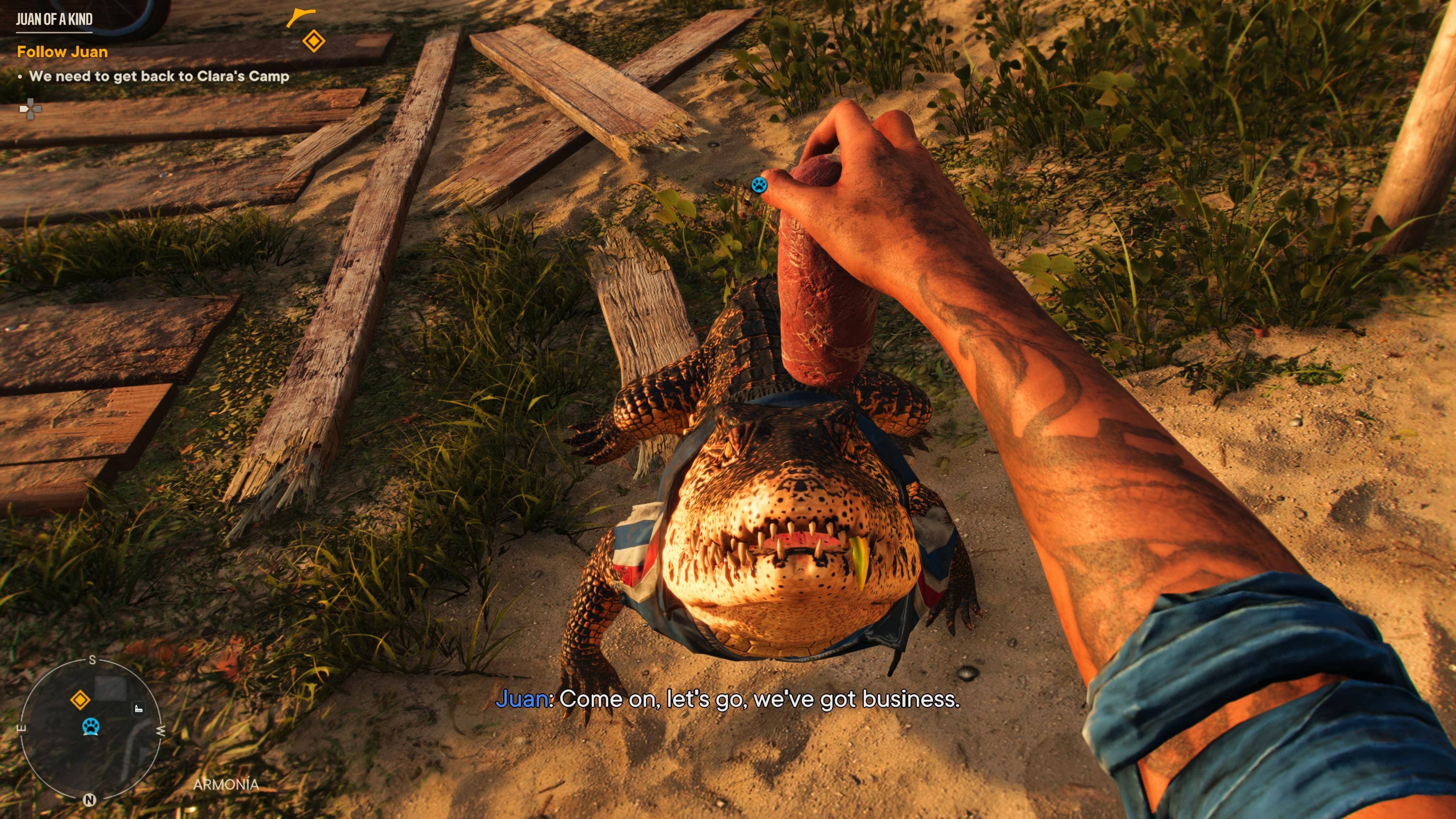Click the orange diamond objective waypoint marker
1456x819 pixels.
[x=314, y=41]
